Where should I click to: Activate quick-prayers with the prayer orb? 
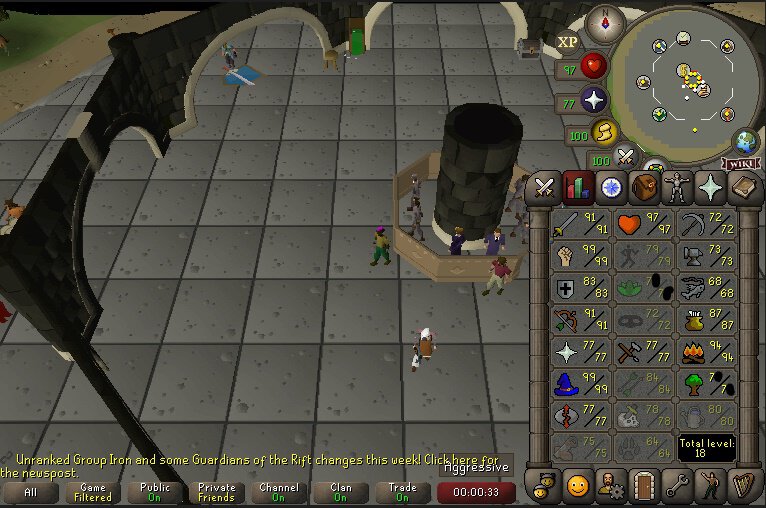click(596, 101)
